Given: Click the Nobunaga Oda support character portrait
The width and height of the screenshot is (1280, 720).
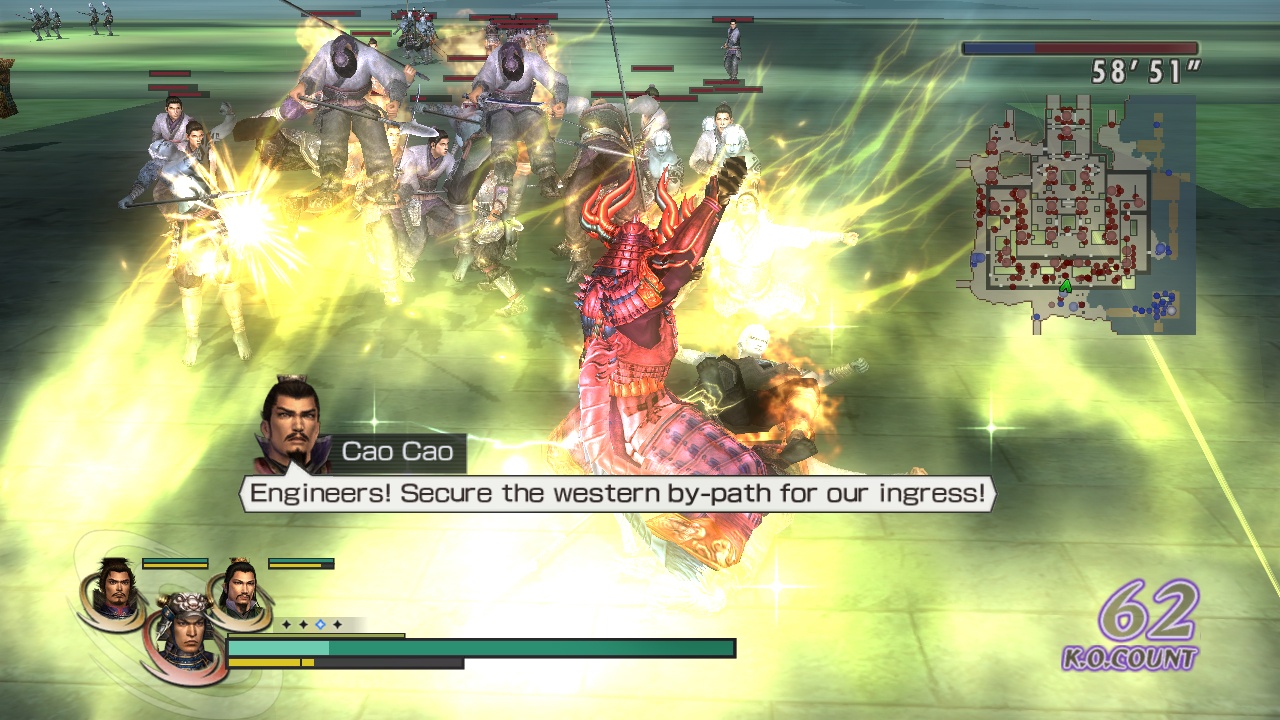Looking at the screenshot, I should click(115, 588).
